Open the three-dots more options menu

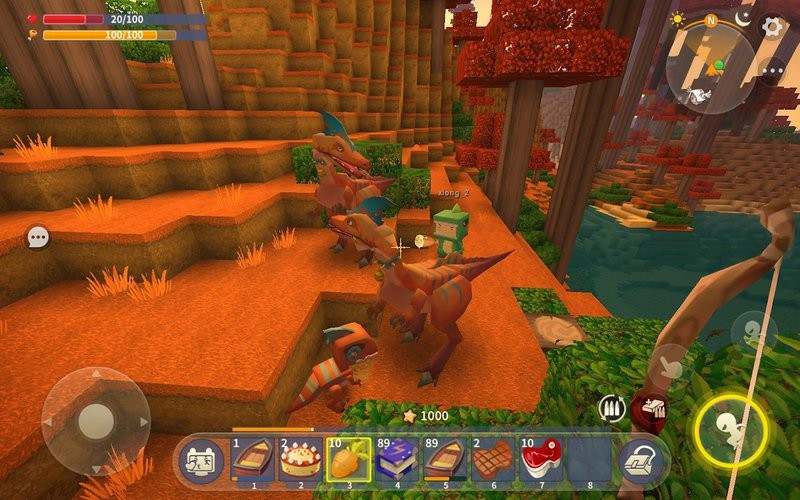tap(772, 70)
